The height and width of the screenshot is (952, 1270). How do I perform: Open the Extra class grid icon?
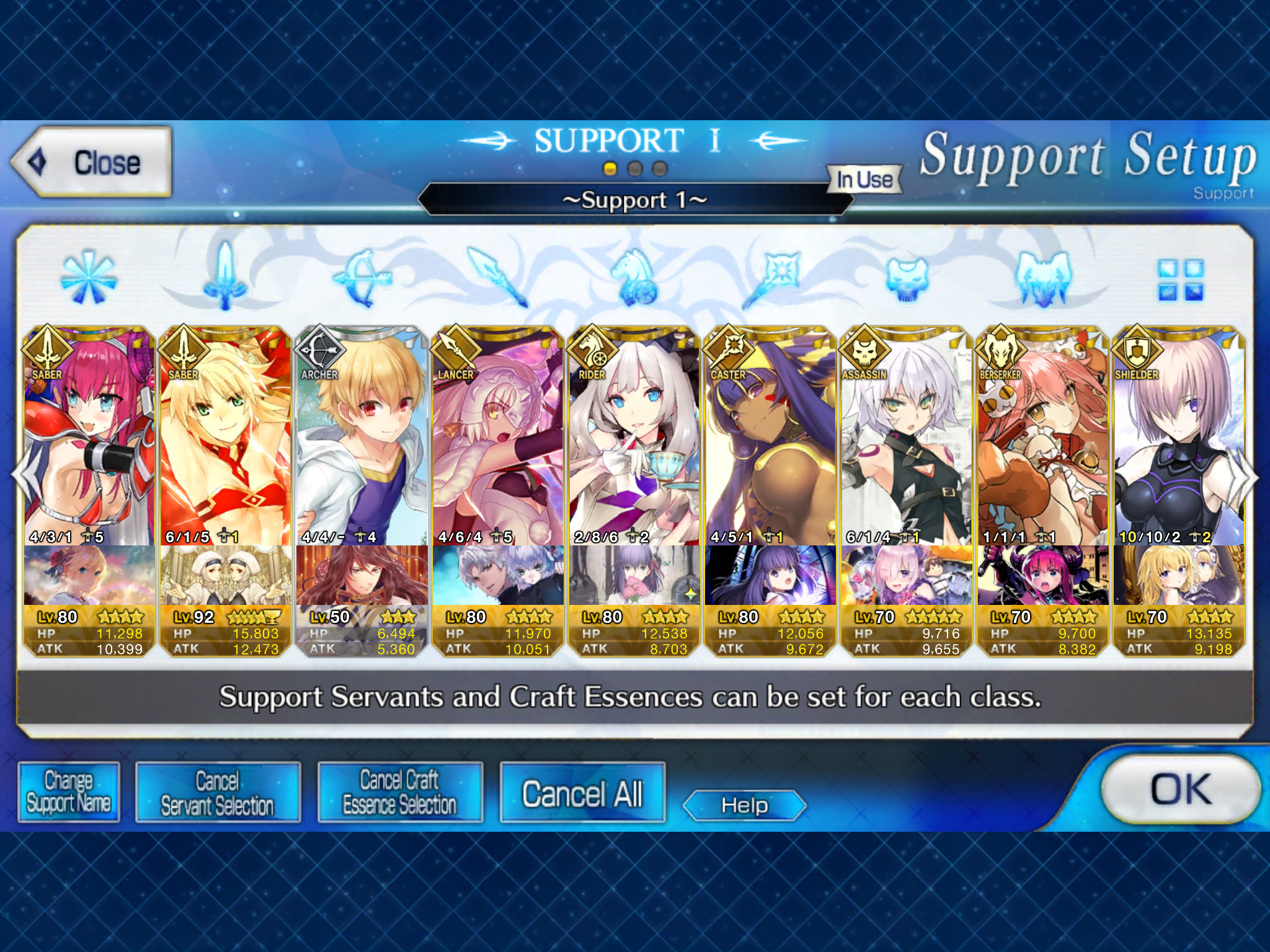(x=1180, y=280)
